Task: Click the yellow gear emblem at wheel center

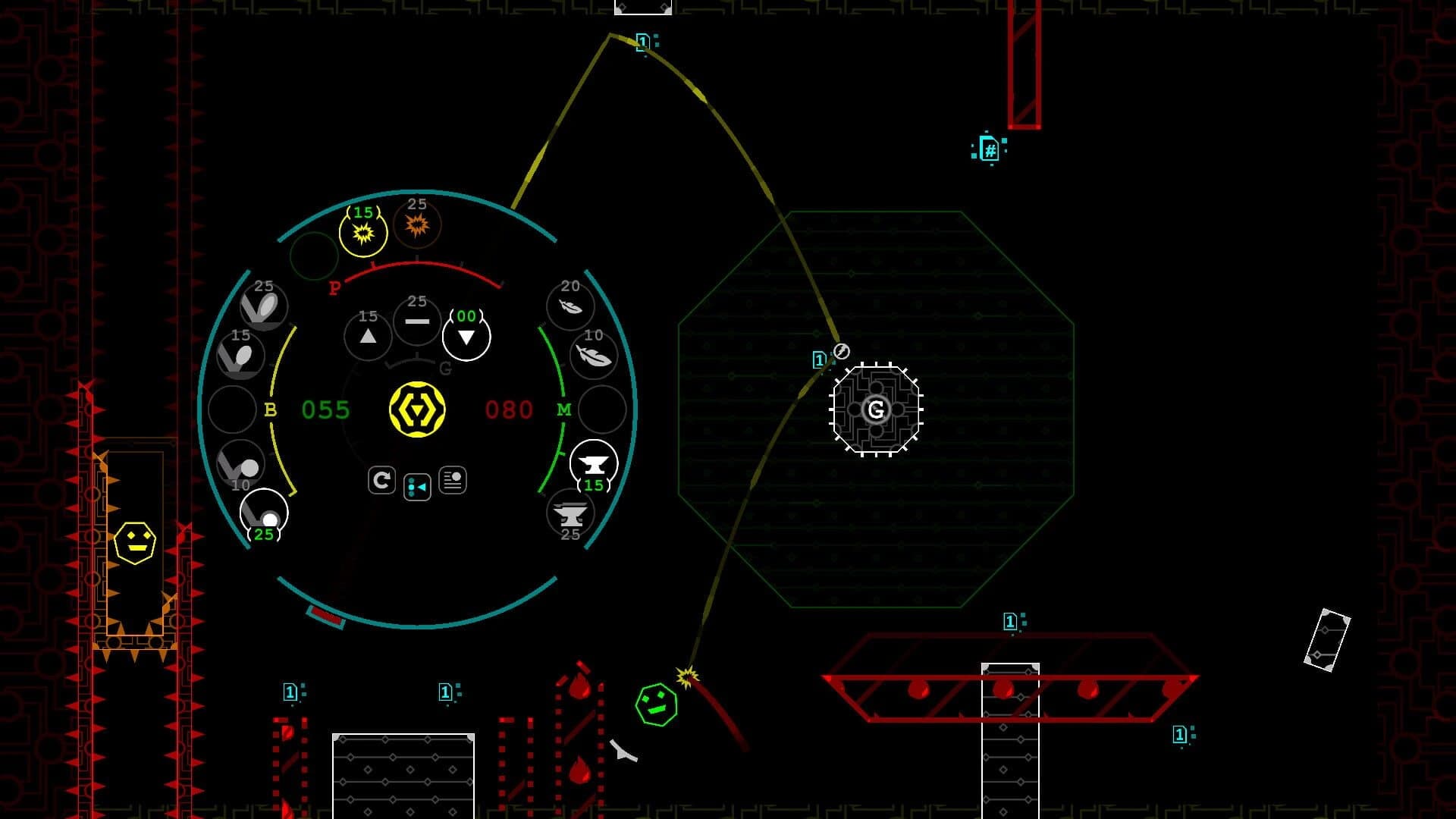Action: tap(418, 410)
